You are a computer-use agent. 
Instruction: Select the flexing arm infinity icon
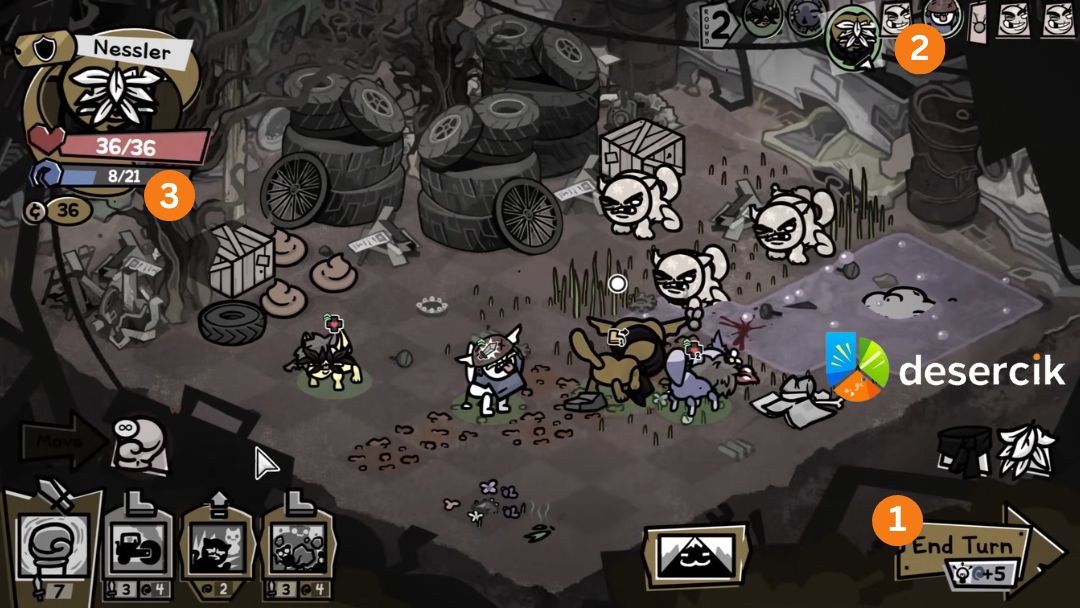tap(139, 442)
